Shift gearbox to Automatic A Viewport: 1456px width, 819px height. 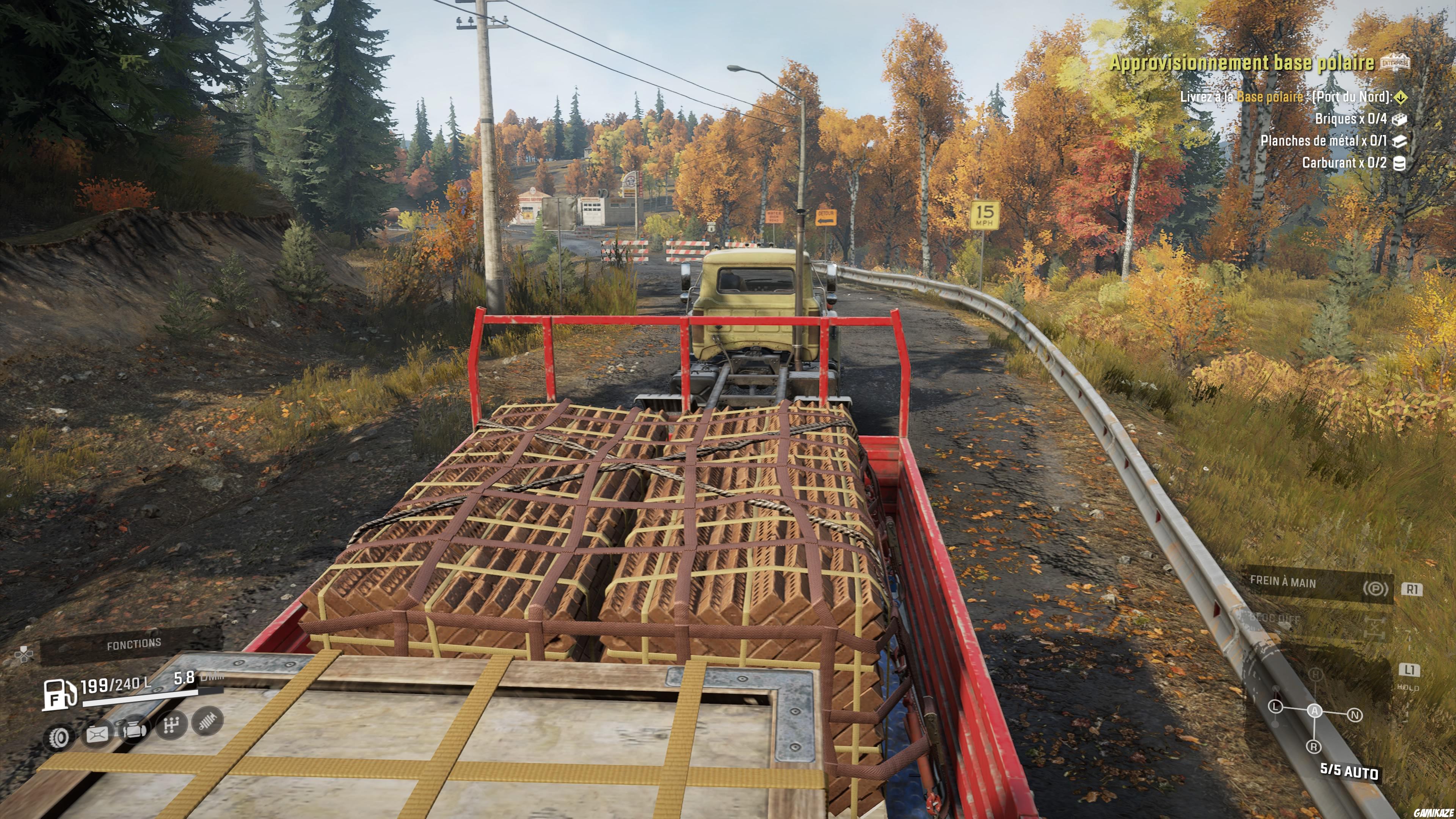pyautogui.click(x=1315, y=711)
